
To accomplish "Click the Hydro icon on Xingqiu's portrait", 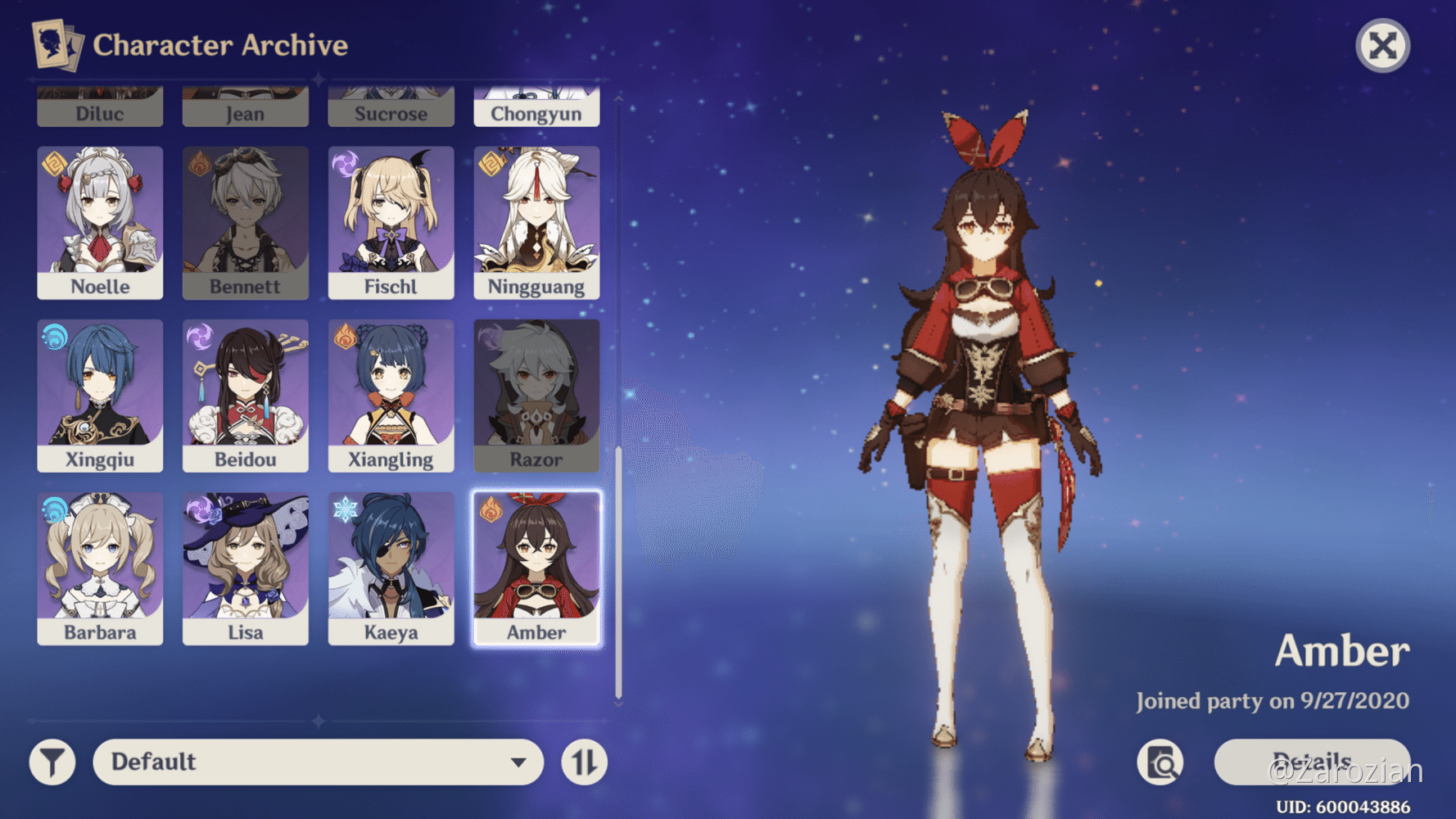I will [x=55, y=338].
